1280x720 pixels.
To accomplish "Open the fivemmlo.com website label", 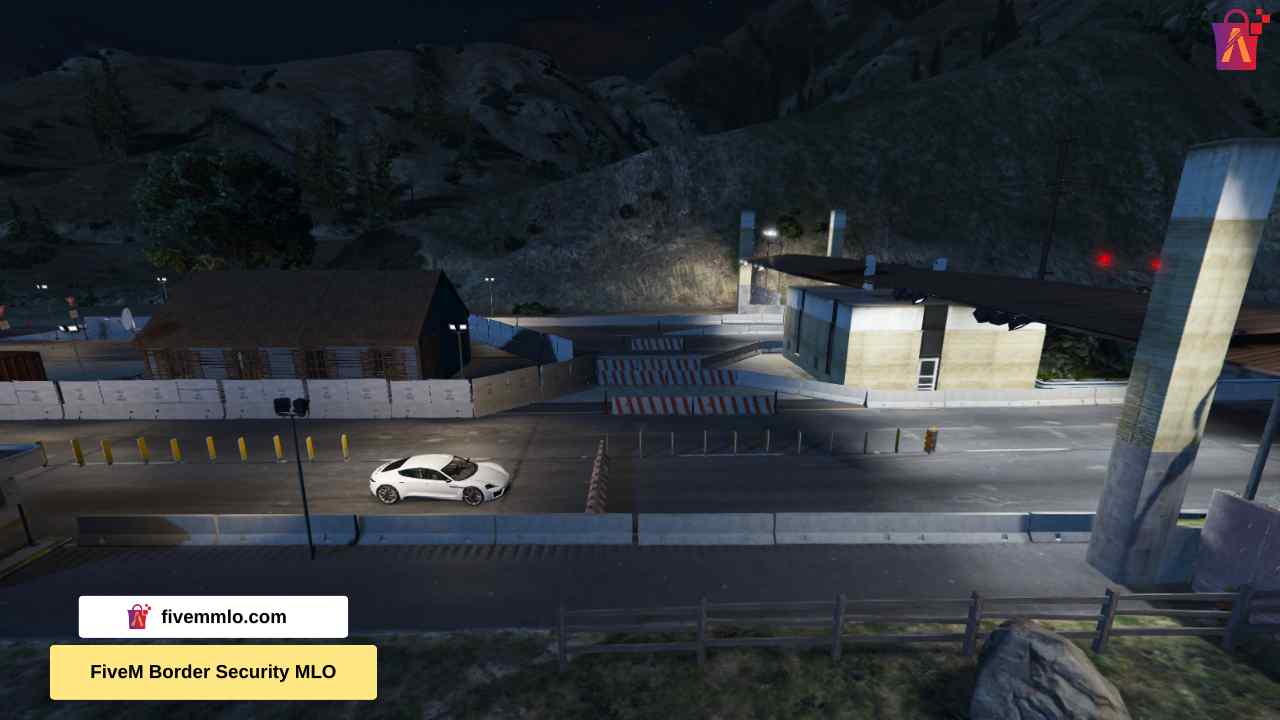I will [213, 617].
